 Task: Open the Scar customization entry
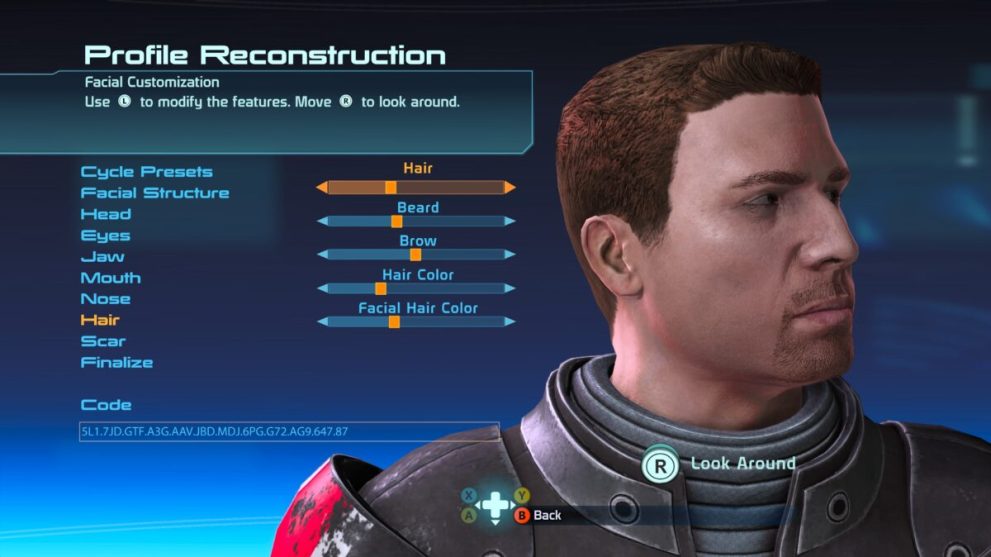(x=103, y=341)
